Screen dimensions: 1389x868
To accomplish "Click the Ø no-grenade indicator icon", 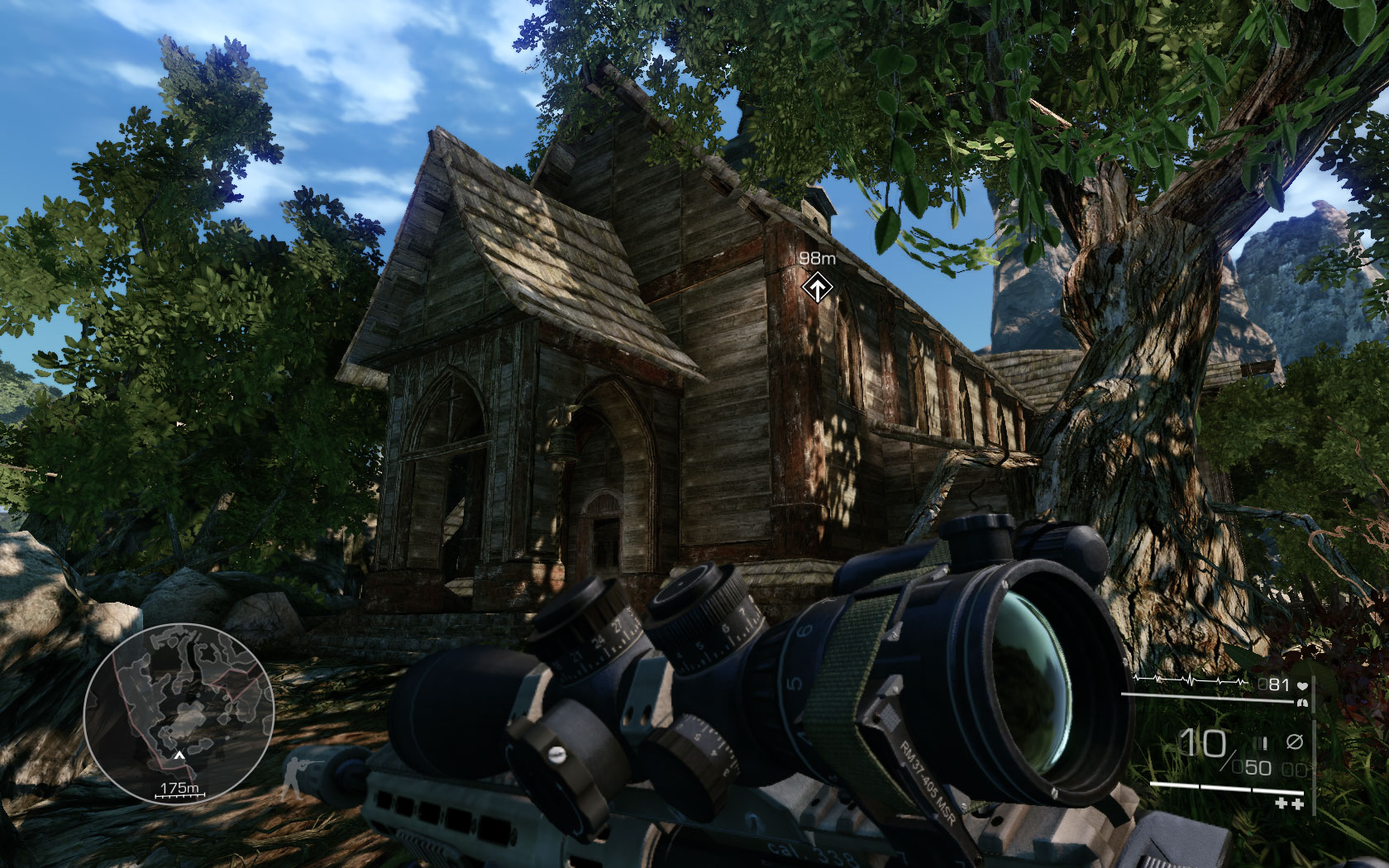I will [x=1294, y=742].
